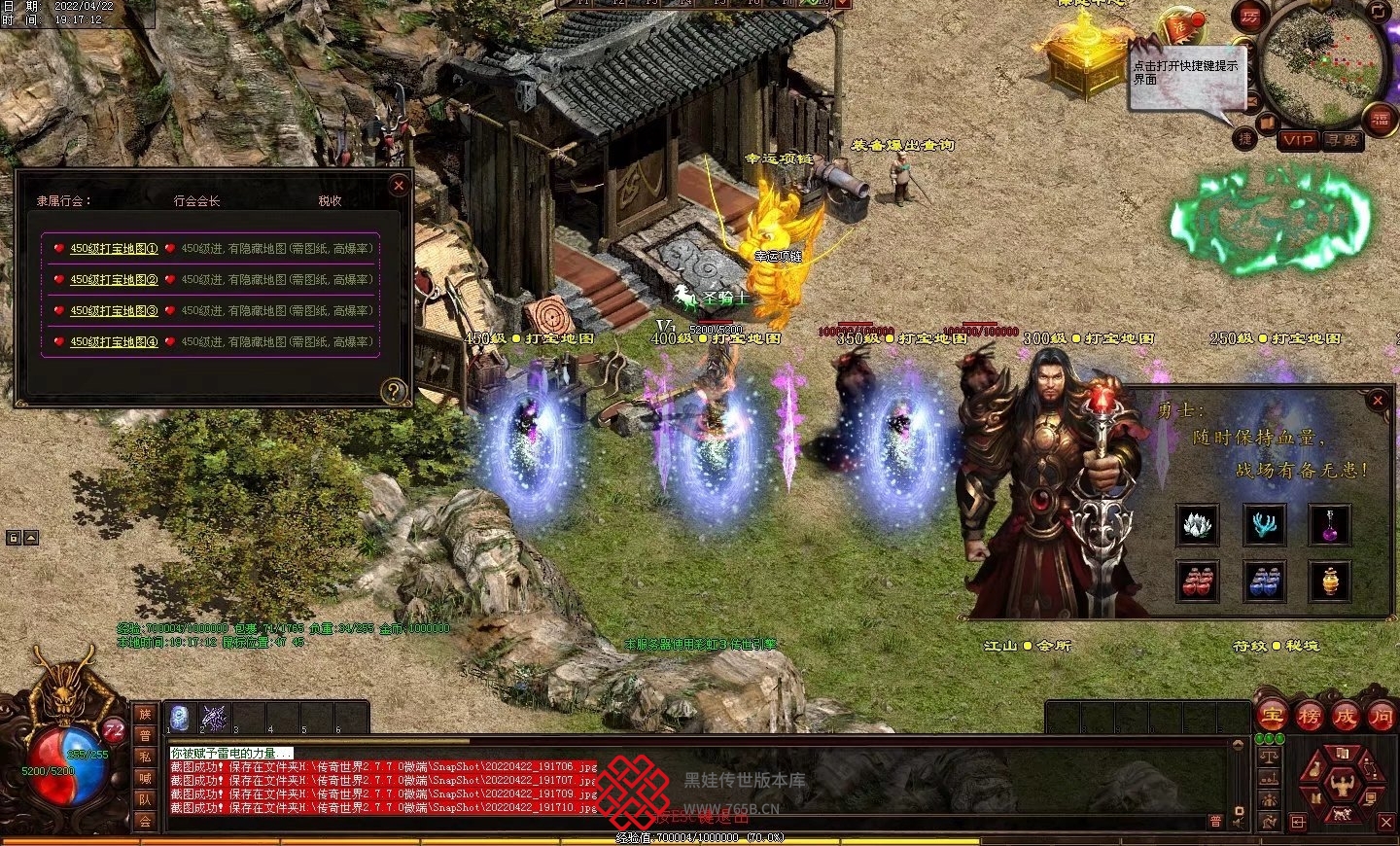The width and height of the screenshot is (1400, 846).
Task: Open the VIP button near the minimap
Action: coord(1298,140)
